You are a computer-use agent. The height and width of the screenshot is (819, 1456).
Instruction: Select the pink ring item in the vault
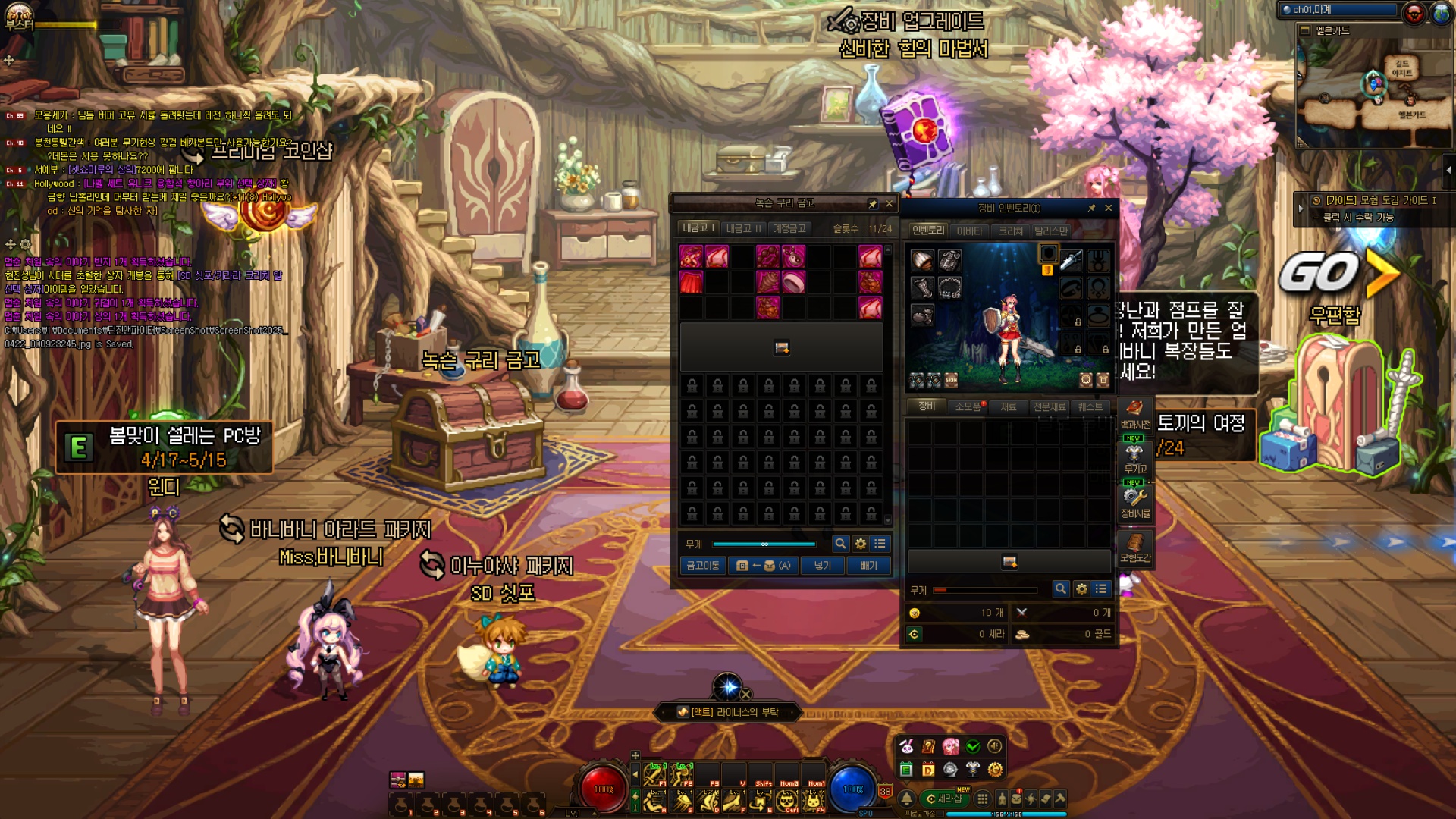pos(793,282)
